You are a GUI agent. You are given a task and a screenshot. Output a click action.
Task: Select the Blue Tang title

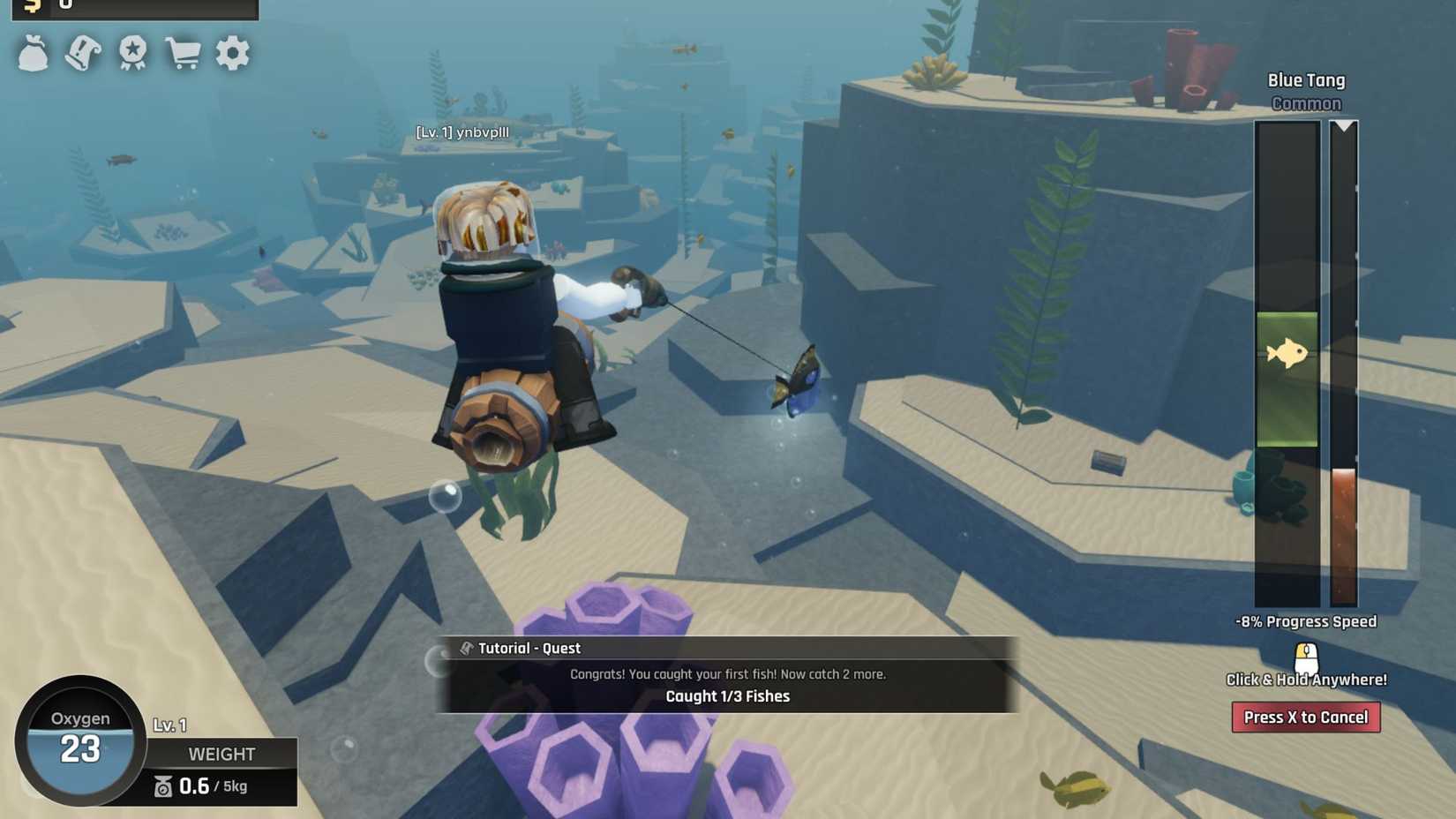point(1306,79)
